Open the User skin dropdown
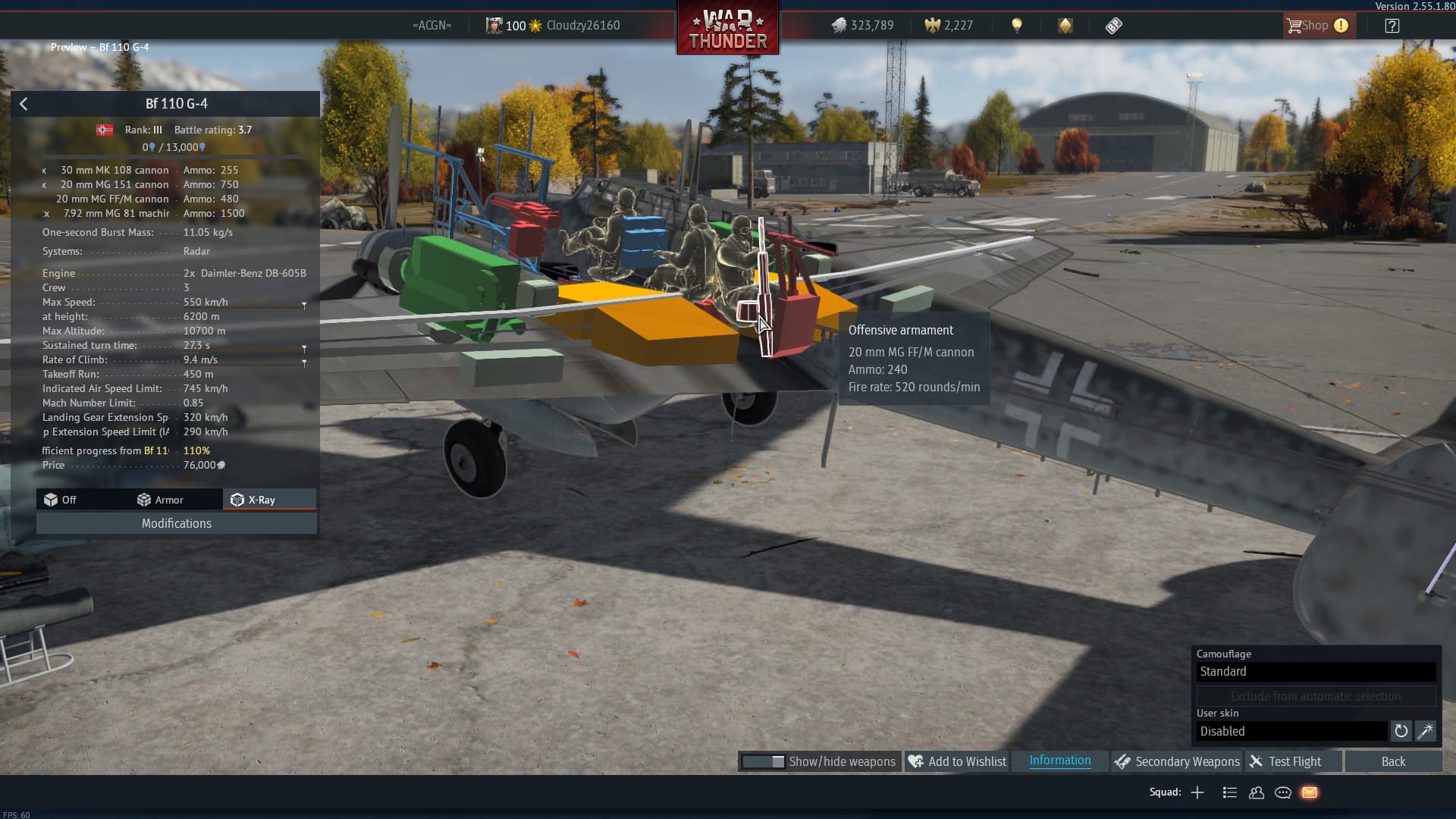 point(1292,731)
